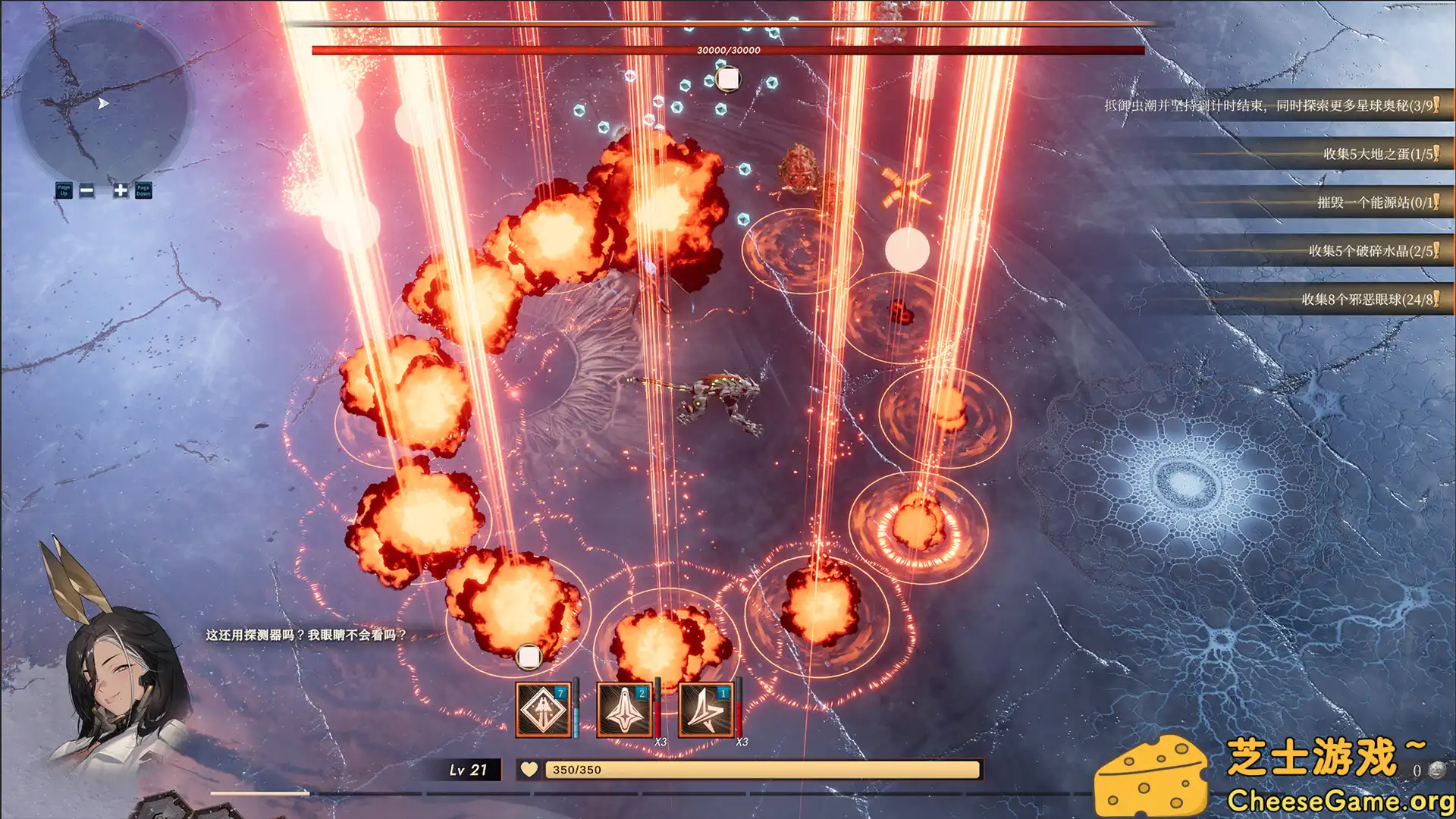Zoom in the minimap with plus button
The width and height of the screenshot is (1456, 819).
(x=121, y=190)
